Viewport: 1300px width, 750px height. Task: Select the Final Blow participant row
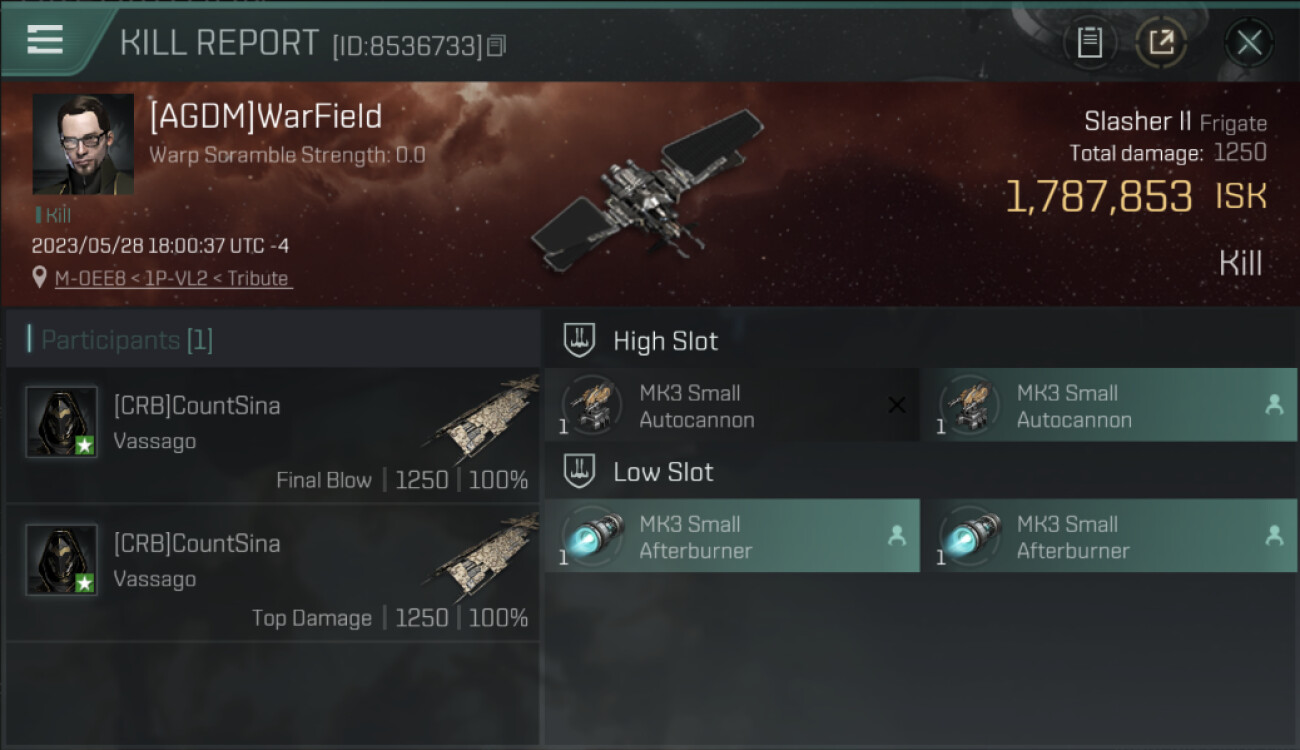tap(273, 435)
